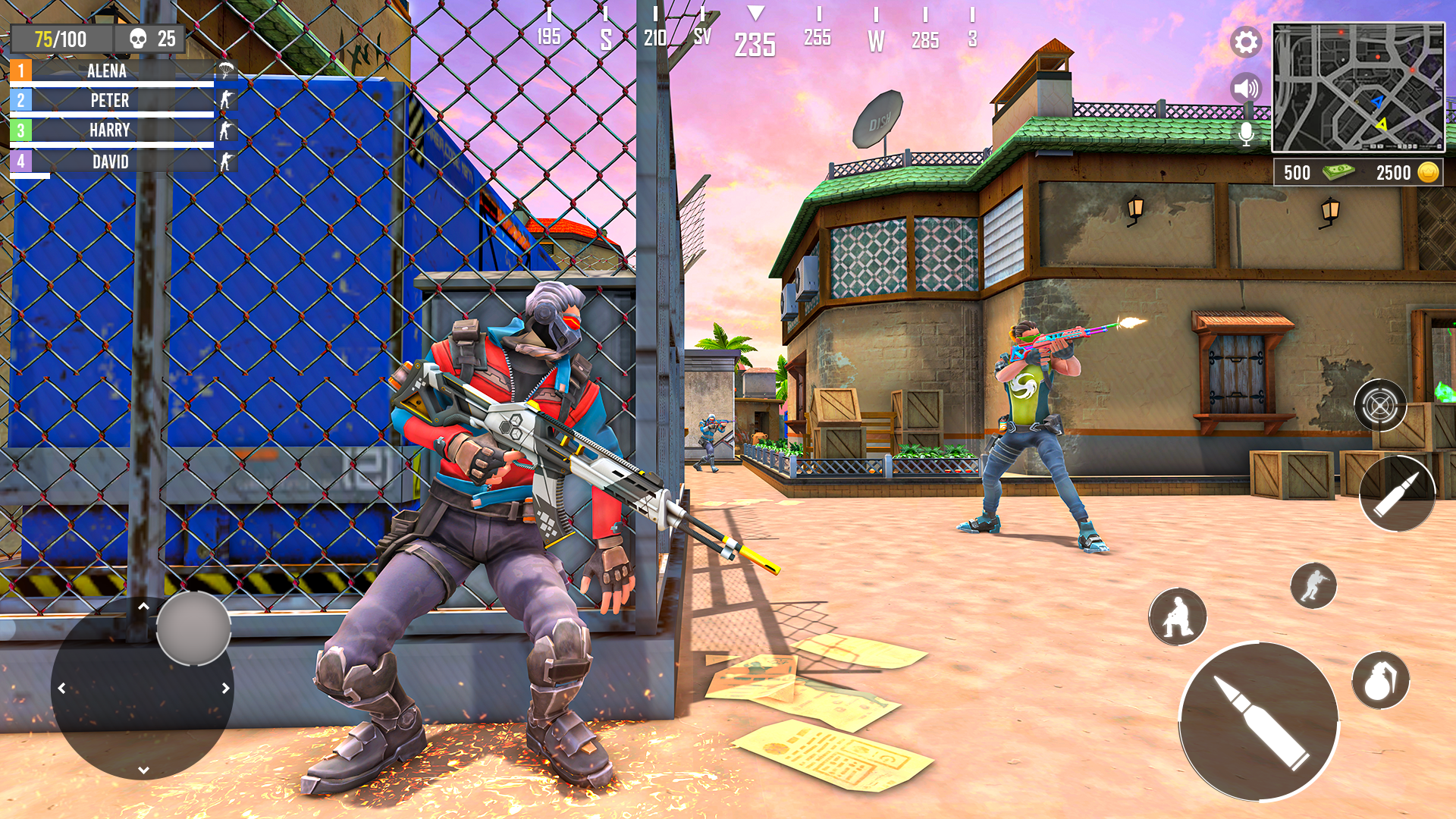Tap the movement joystick thumbstick
Image resolution: width=1456 pixels, height=819 pixels.
tap(194, 626)
